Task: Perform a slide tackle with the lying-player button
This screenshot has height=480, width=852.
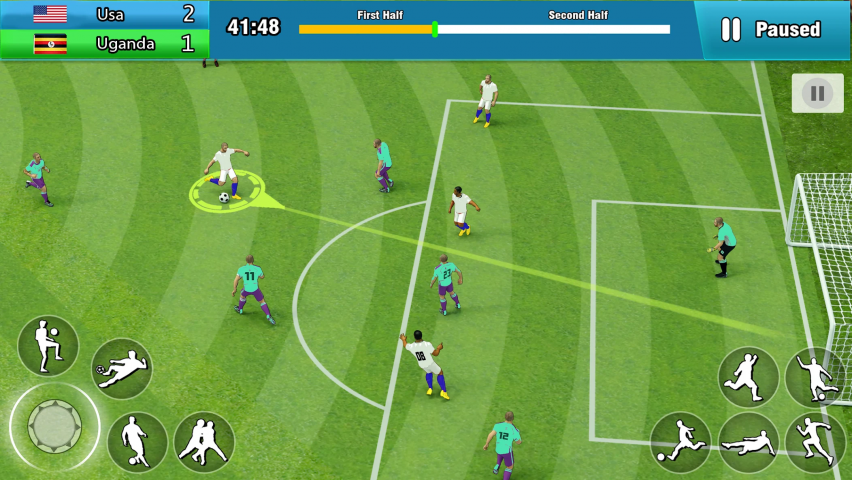Action: (x=749, y=442)
